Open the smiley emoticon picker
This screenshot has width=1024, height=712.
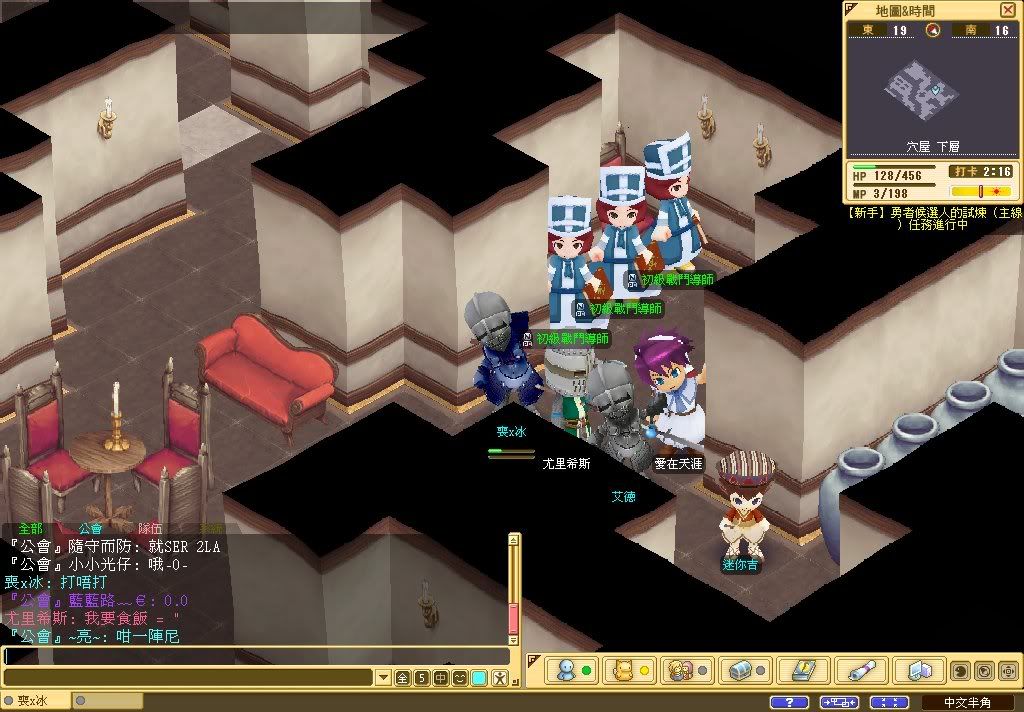tap(460, 678)
